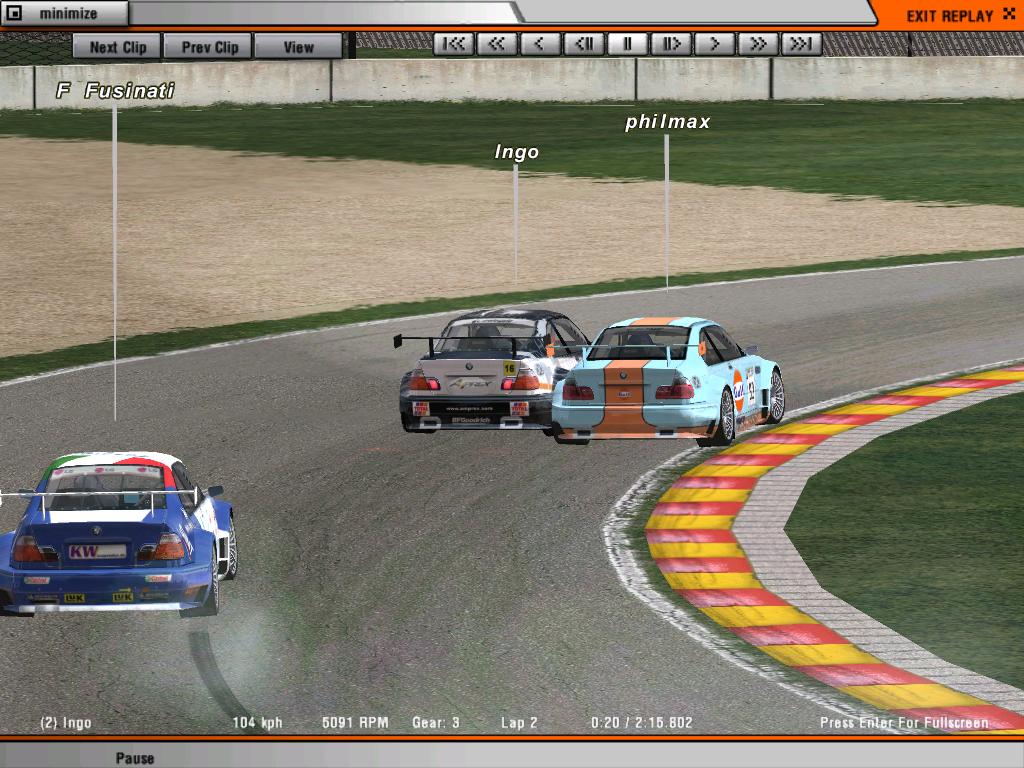The width and height of the screenshot is (1024, 768).
Task: Skip to the replay end
Action: tap(801, 44)
